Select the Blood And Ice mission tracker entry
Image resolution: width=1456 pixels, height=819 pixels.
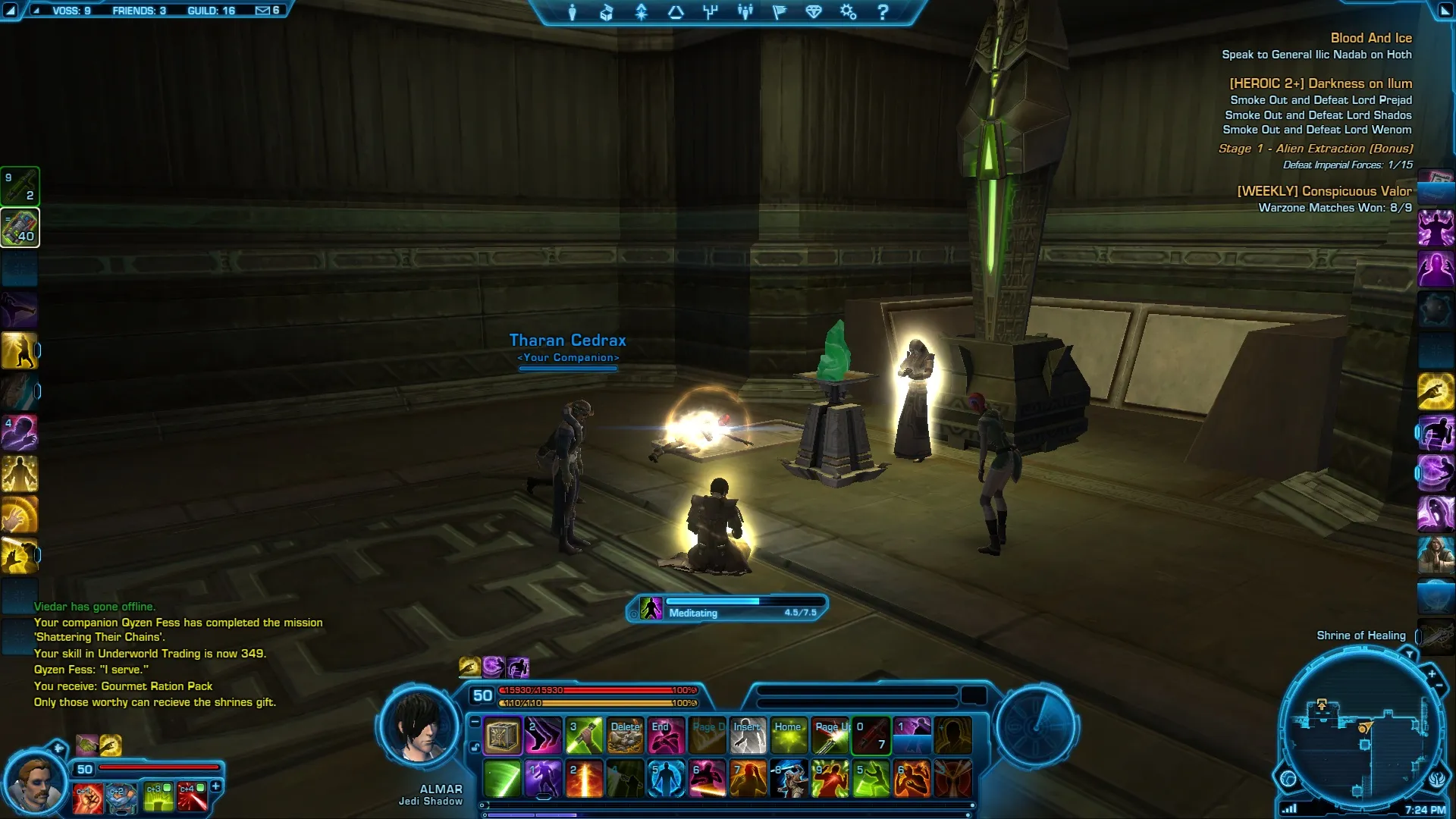1370,38
